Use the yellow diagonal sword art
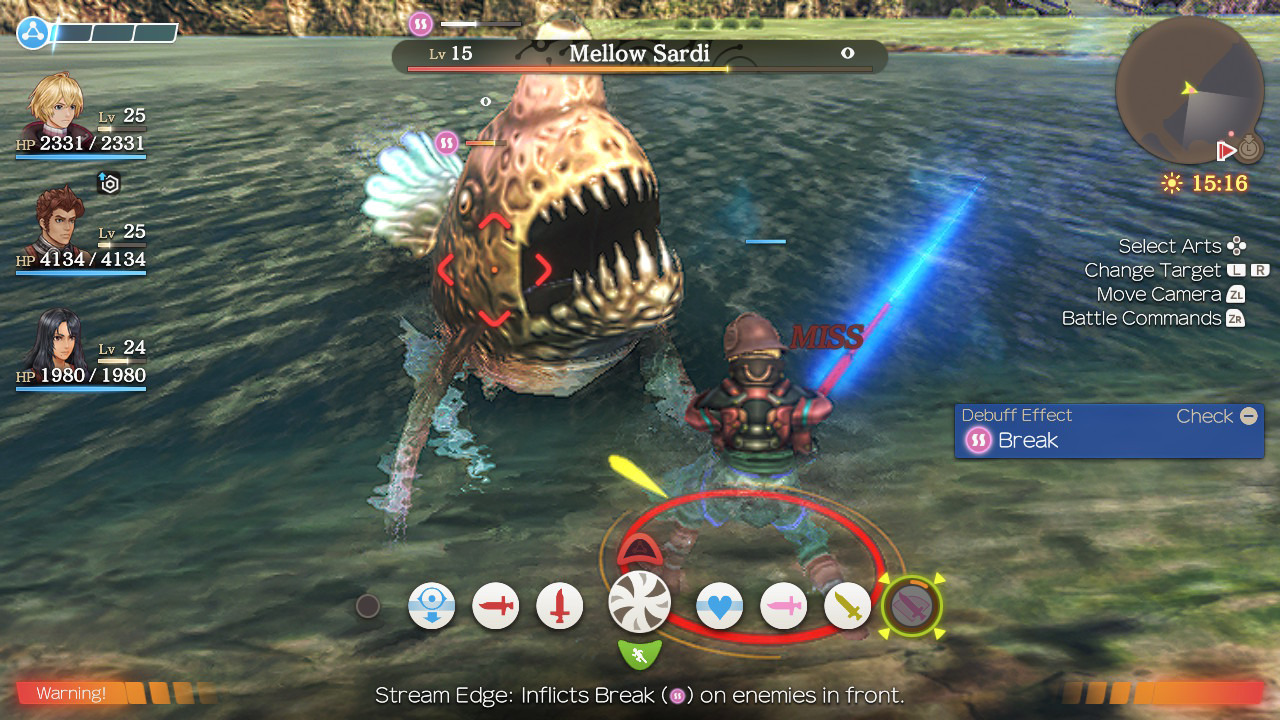1280x720 pixels. coord(848,606)
